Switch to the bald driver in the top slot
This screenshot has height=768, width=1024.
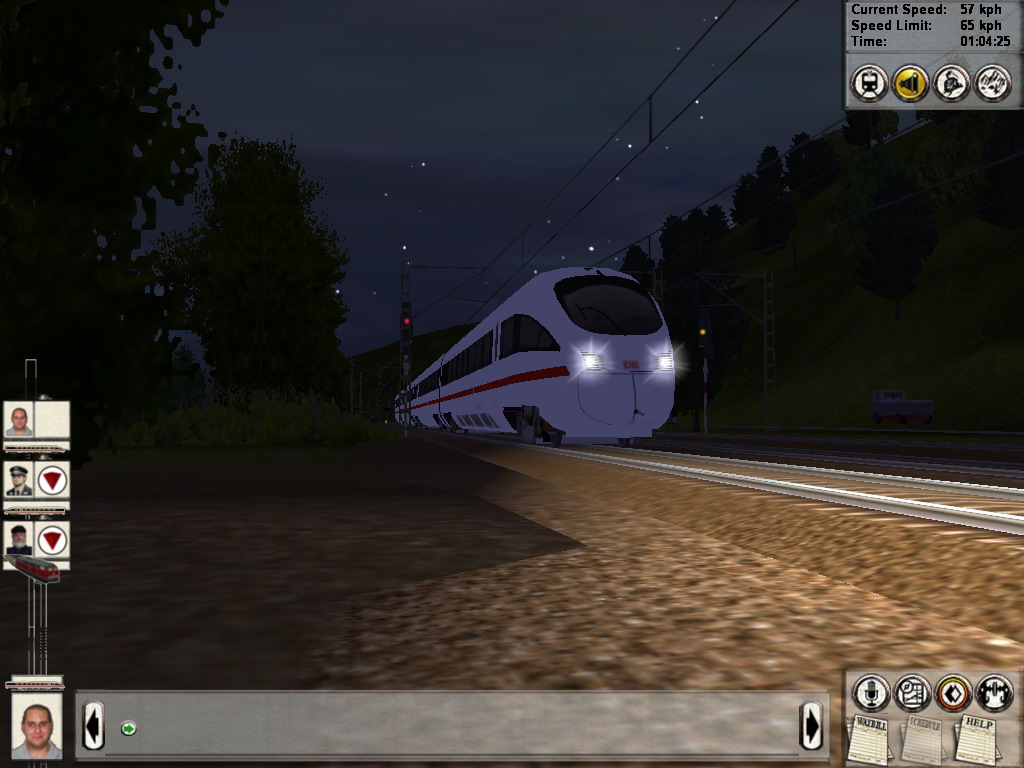[x=19, y=420]
